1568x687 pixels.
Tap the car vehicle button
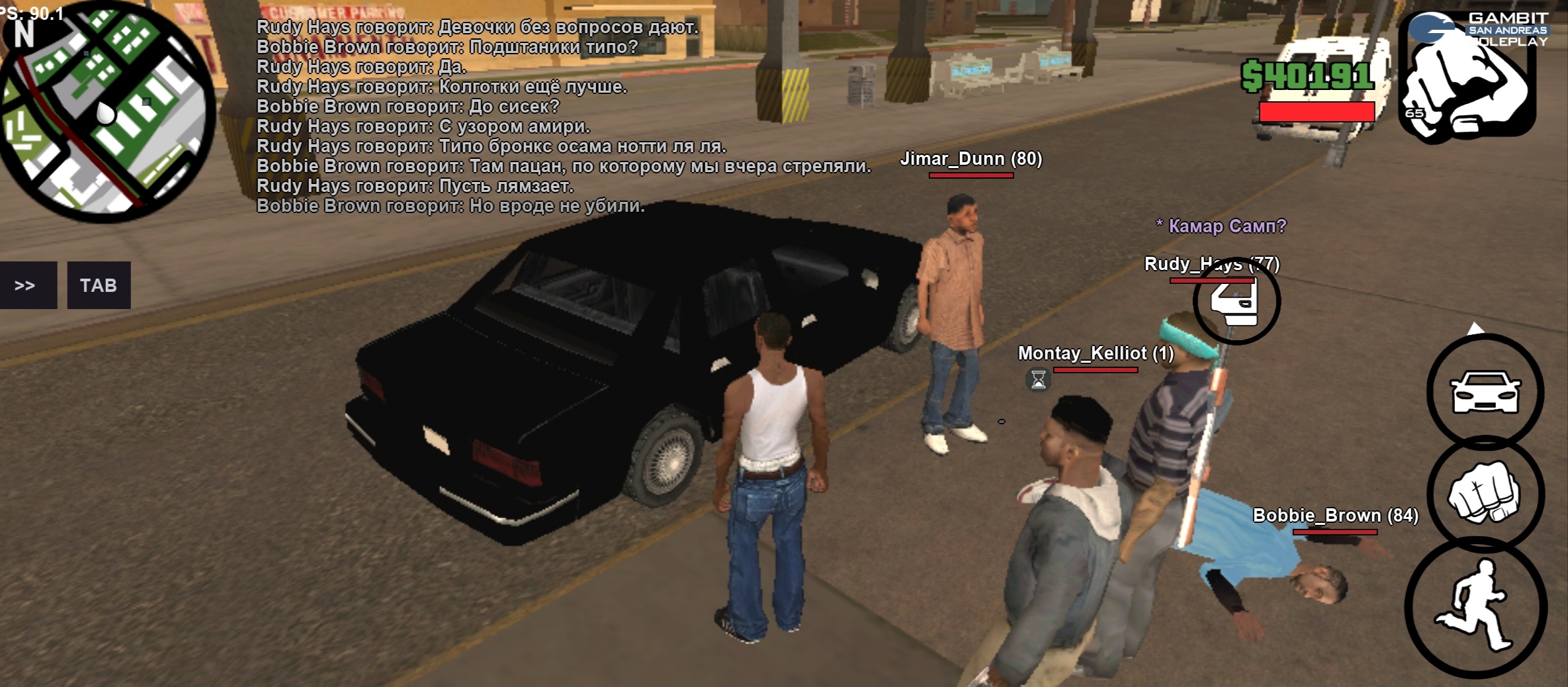(x=1485, y=392)
